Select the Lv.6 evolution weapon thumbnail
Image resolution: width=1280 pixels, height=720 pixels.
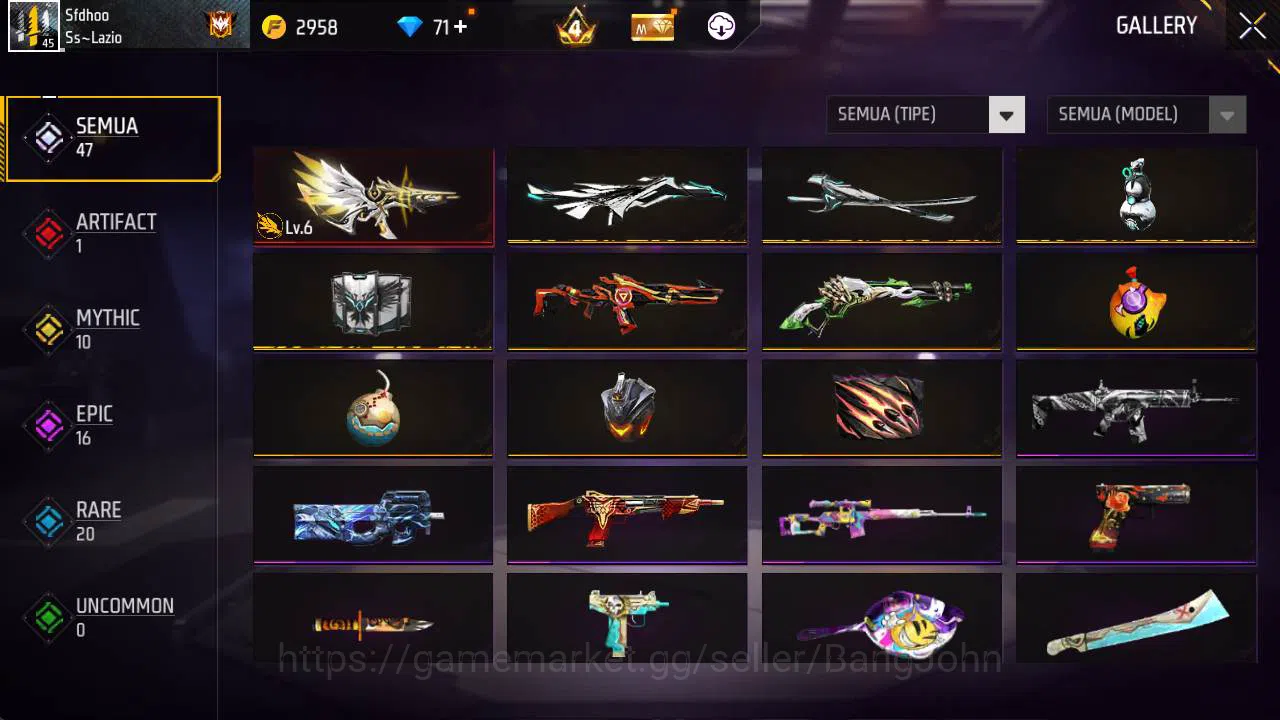click(x=373, y=196)
